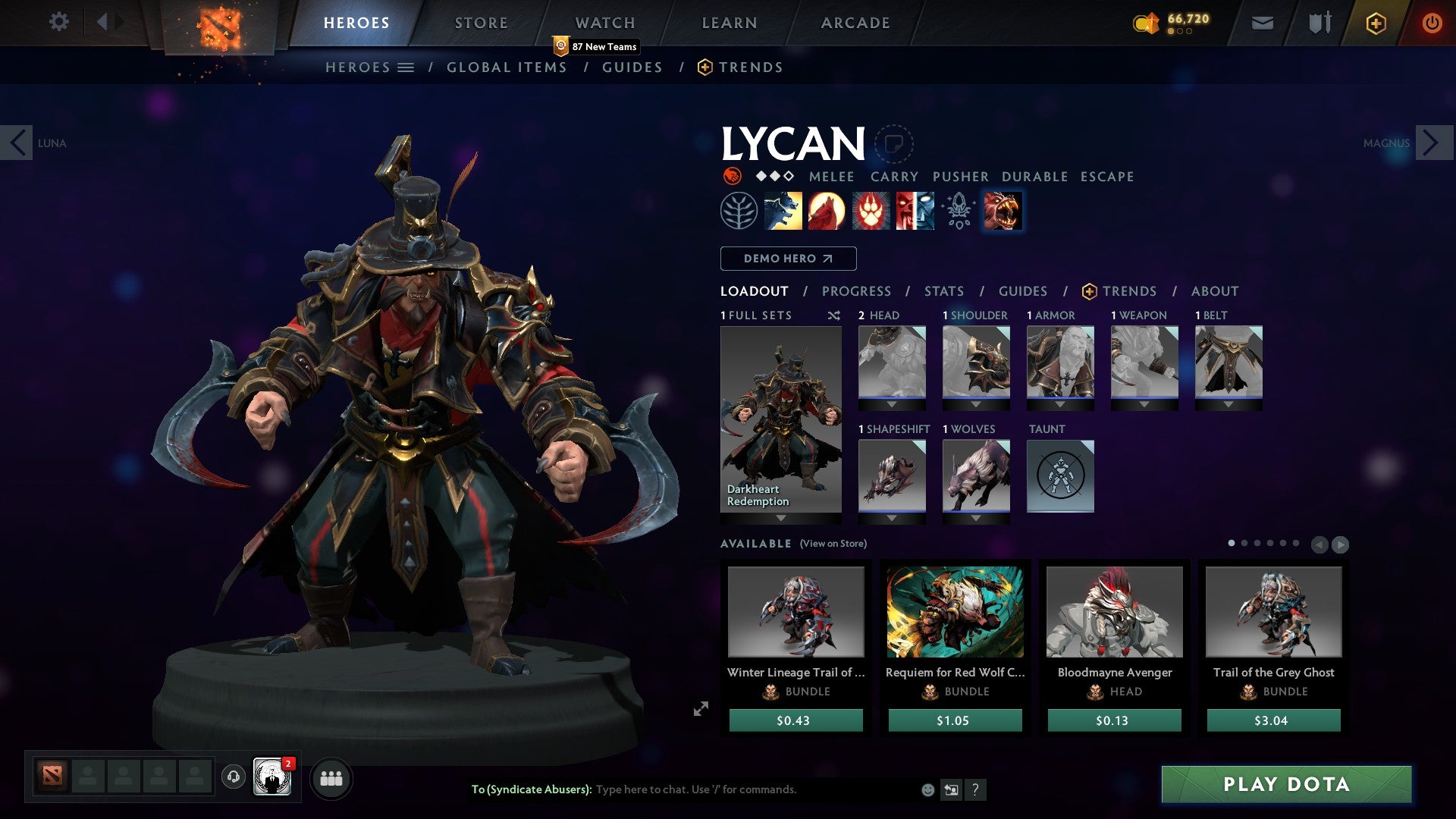Viewport: 1456px width, 819px height.
Task: Open the settings gear
Action: pos(58,22)
